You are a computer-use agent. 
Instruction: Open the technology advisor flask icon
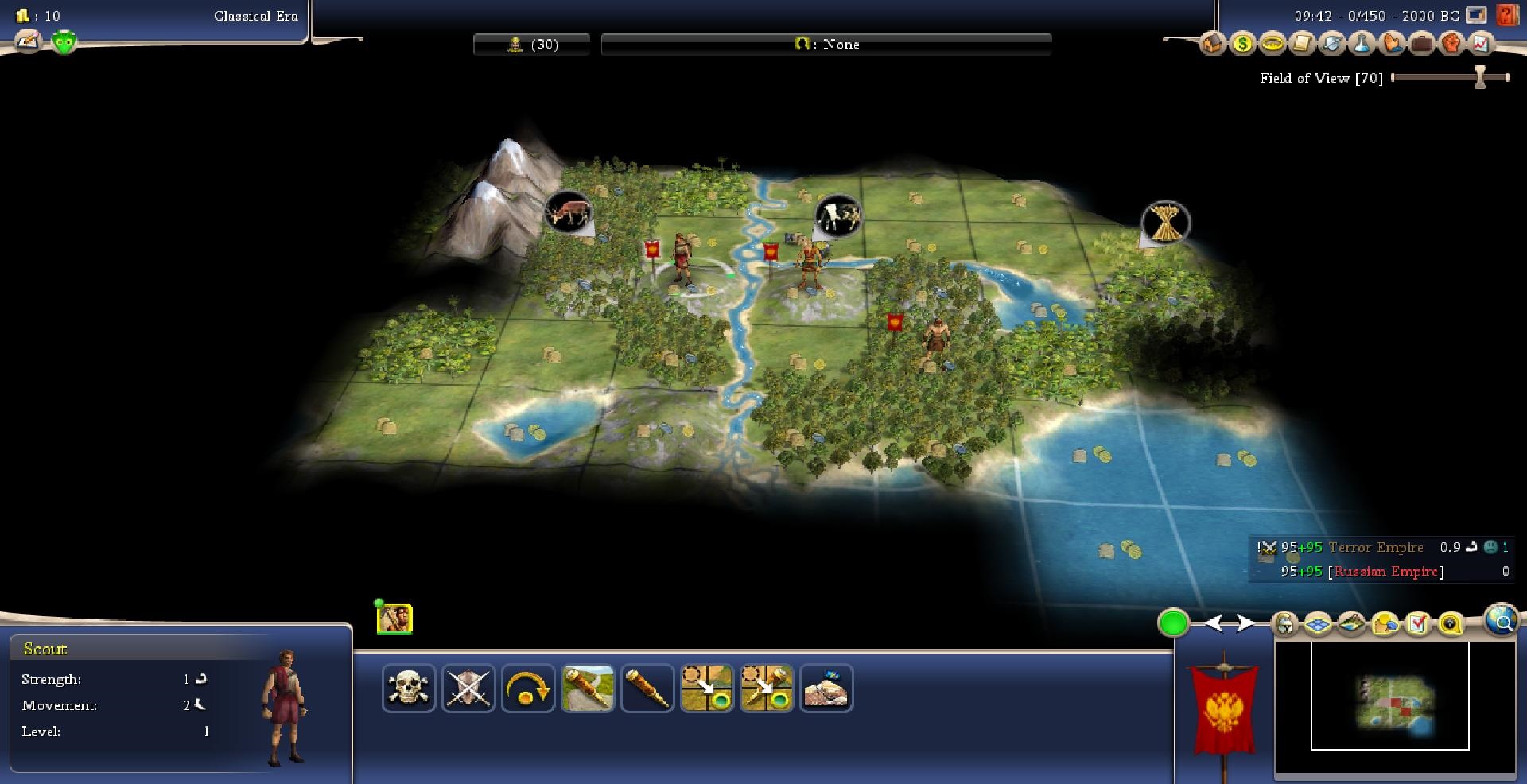(1362, 44)
